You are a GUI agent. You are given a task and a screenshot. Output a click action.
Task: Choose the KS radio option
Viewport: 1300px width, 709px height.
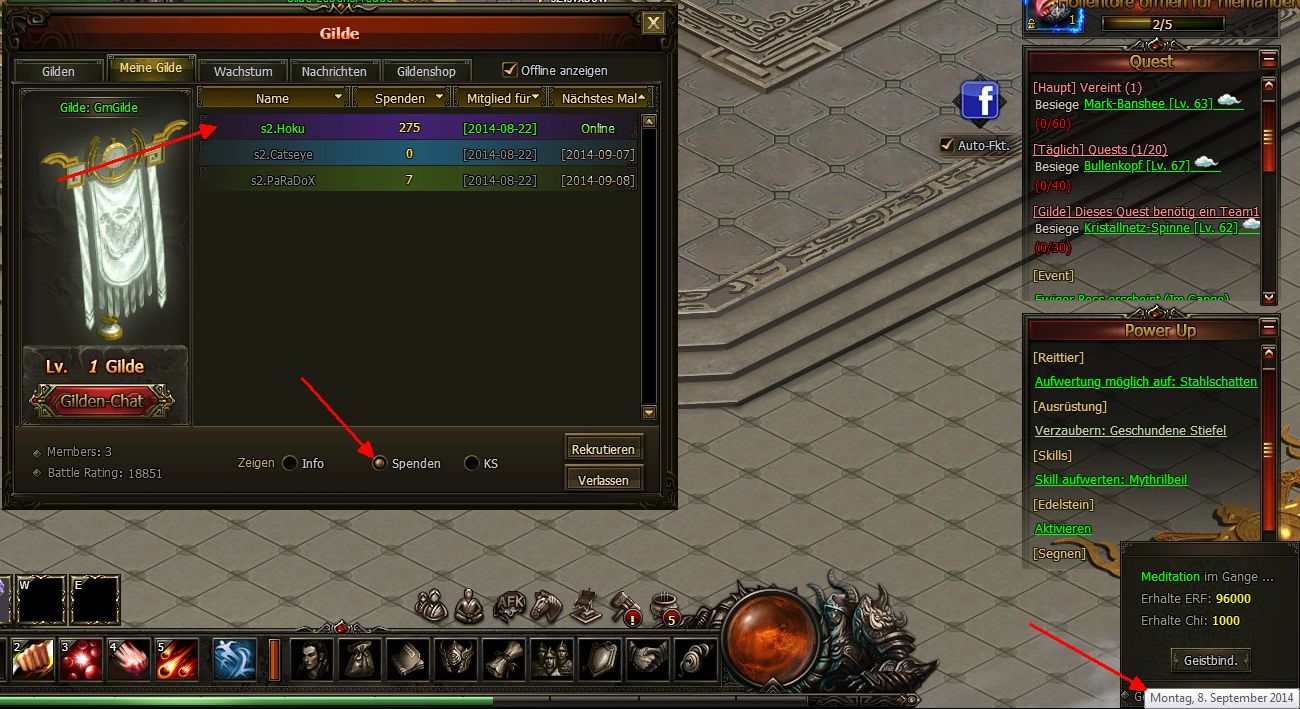(x=472, y=463)
